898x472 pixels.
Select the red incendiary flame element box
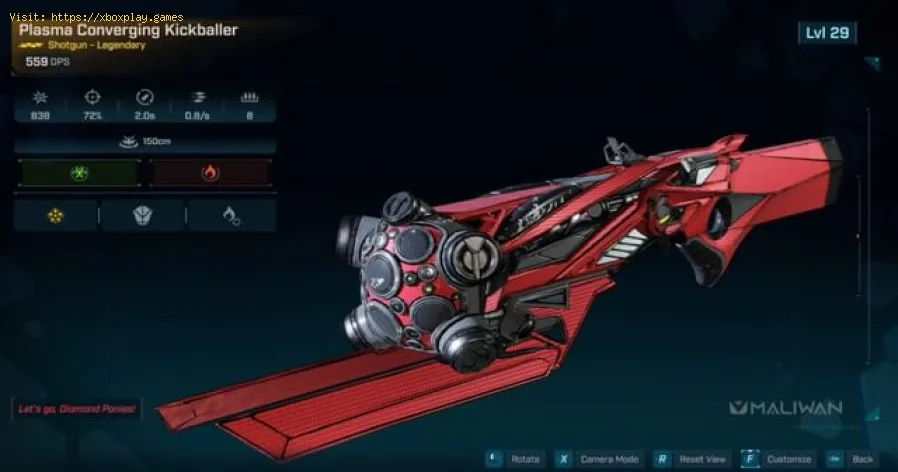pyautogui.click(x=210, y=173)
